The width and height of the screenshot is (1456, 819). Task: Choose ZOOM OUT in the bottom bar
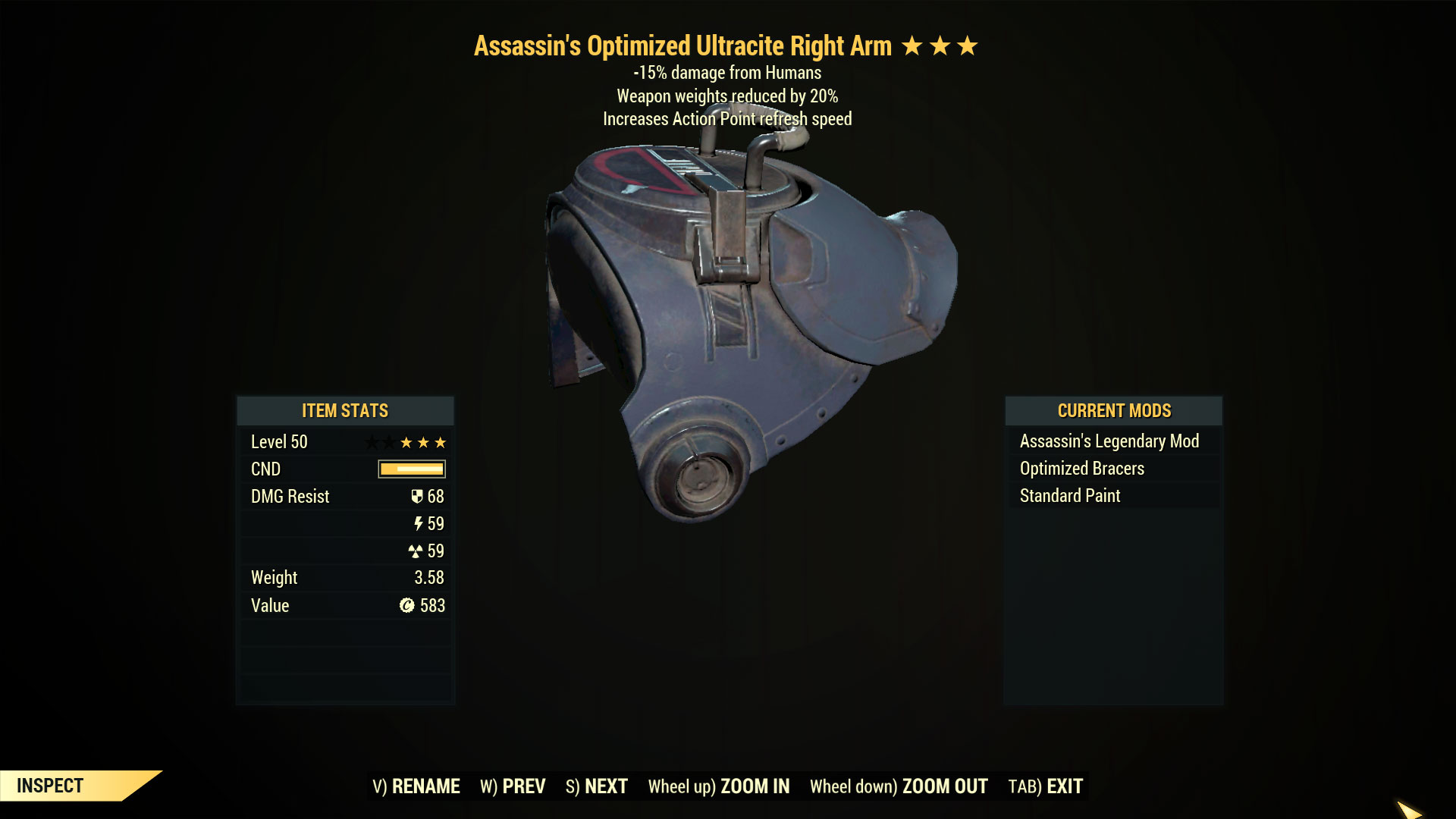point(899,786)
